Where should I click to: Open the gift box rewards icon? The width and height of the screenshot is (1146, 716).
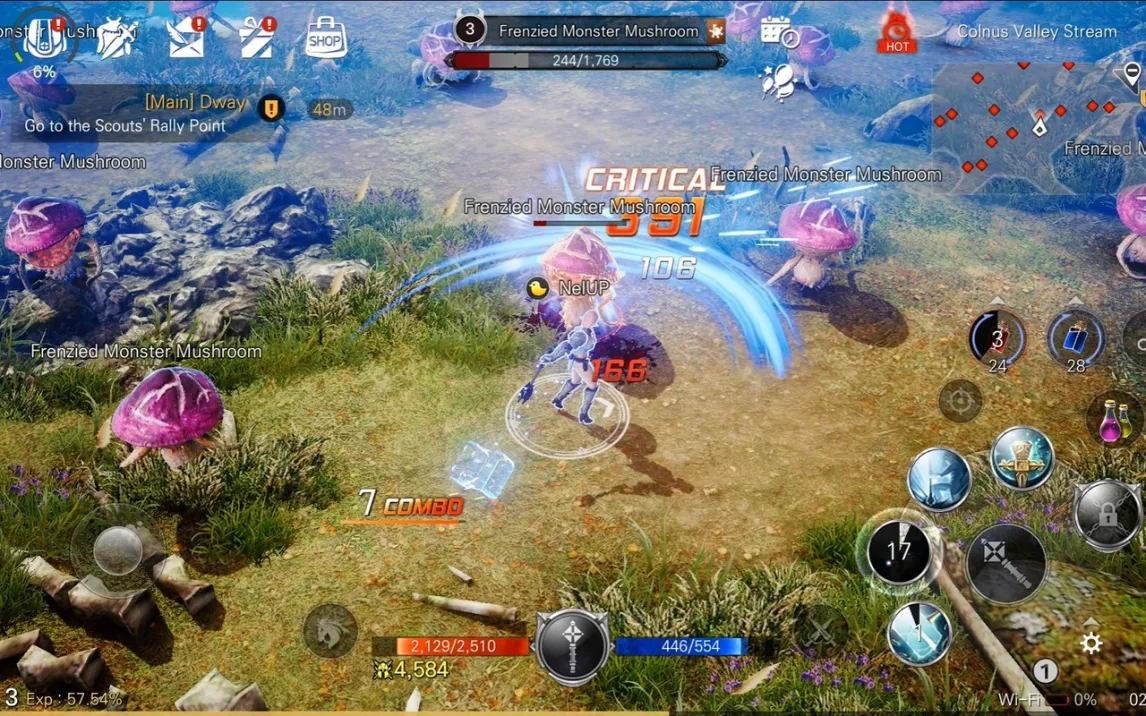257,39
